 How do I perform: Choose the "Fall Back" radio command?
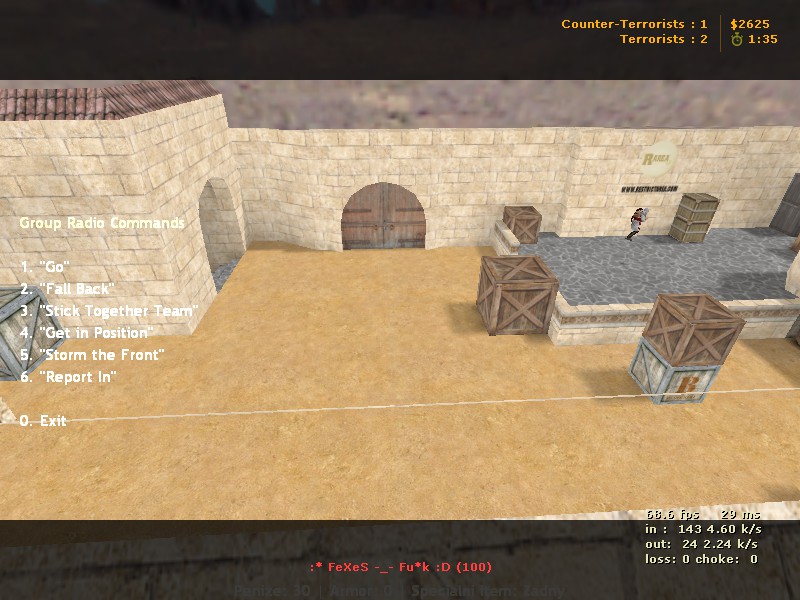point(68,289)
